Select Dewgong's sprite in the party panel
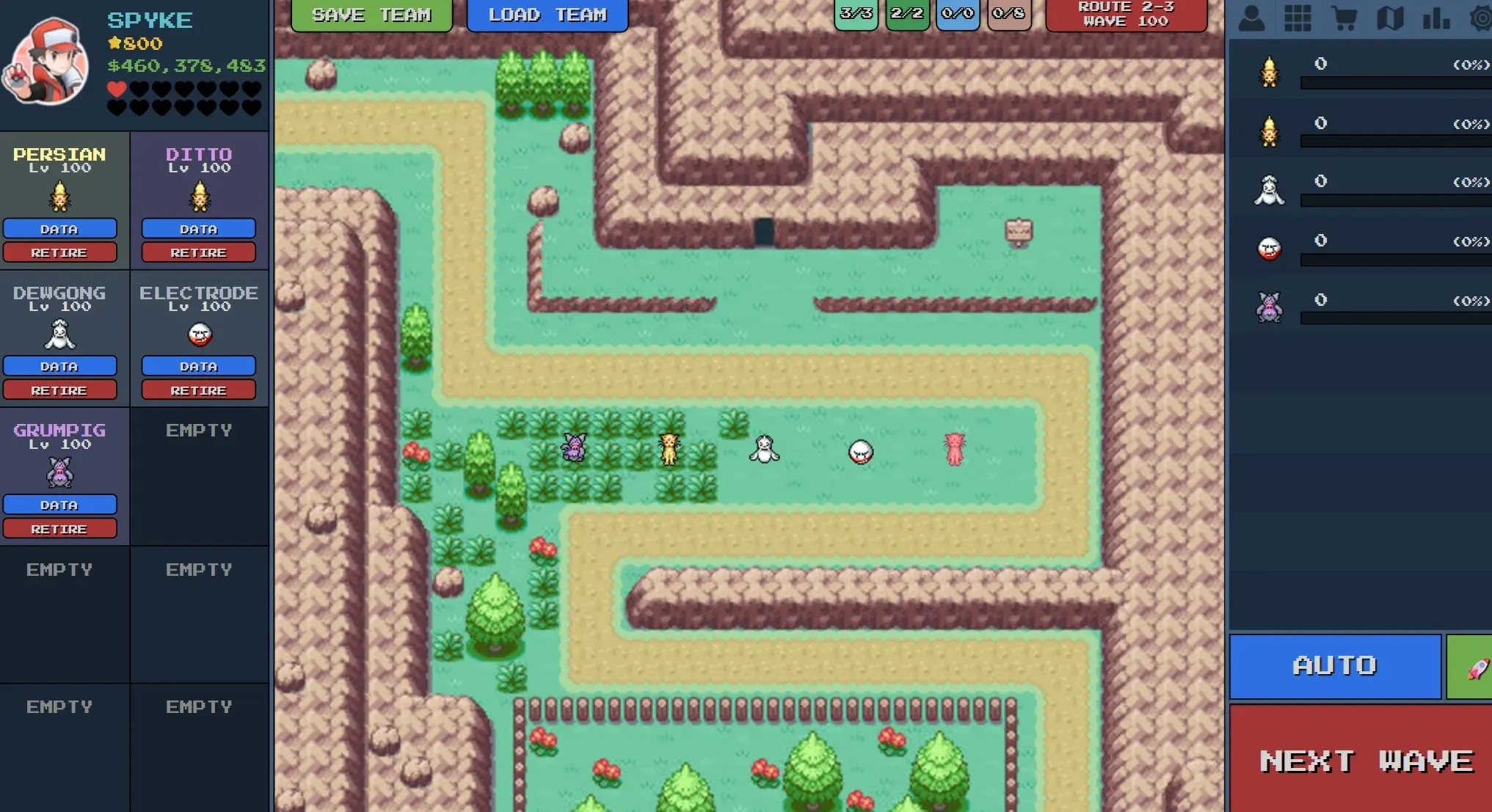Screen dimensions: 1492x812 pyautogui.click(x=61, y=336)
